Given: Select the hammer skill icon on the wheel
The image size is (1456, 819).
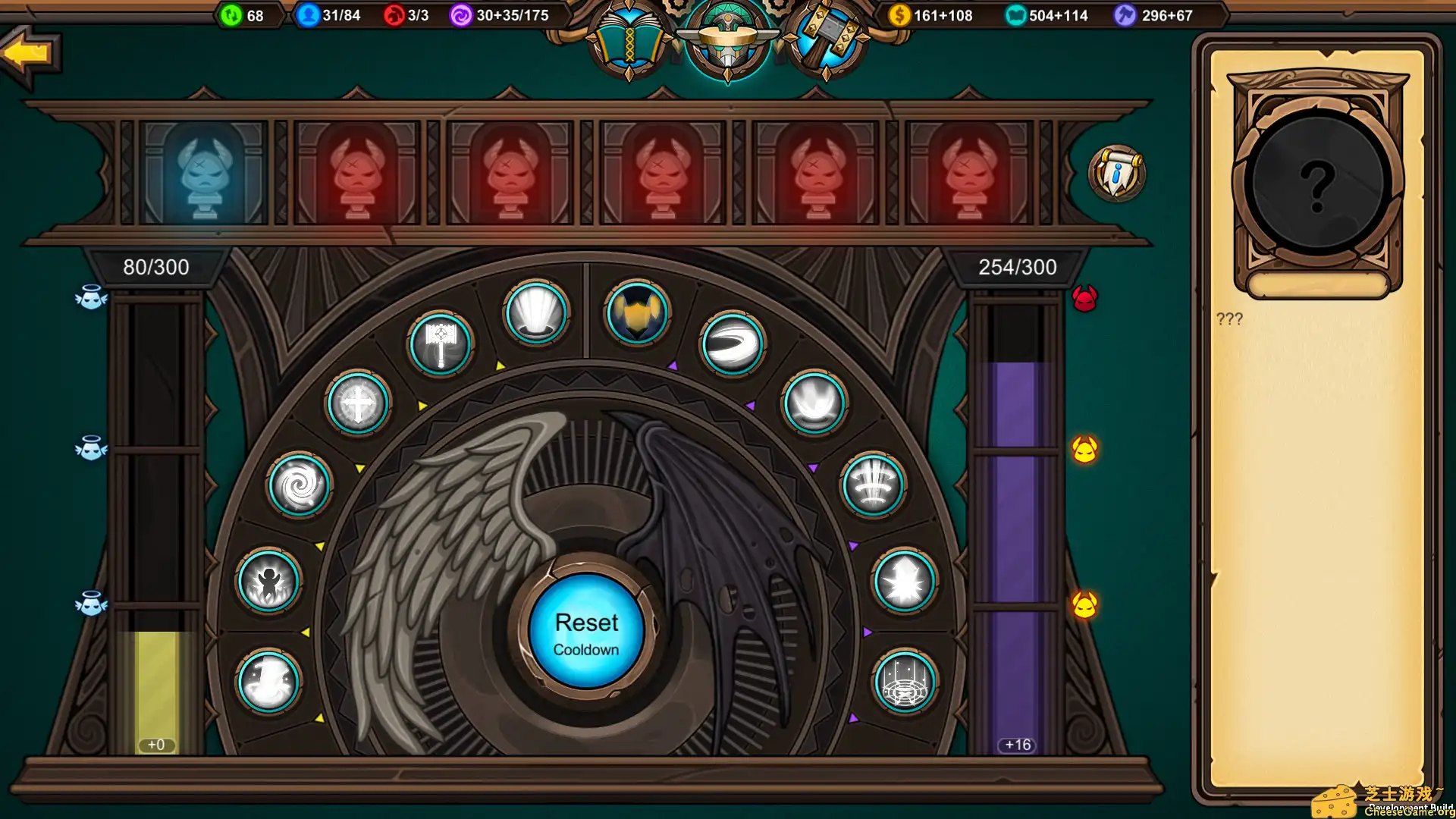Looking at the screenshot, I should tap(442, 343).
